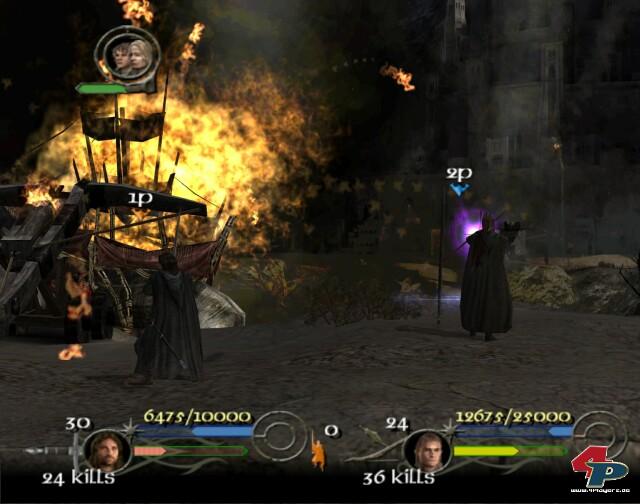Click the hobbits portrait objective icon
Viewport: 640px width, 504px height.
126,55
